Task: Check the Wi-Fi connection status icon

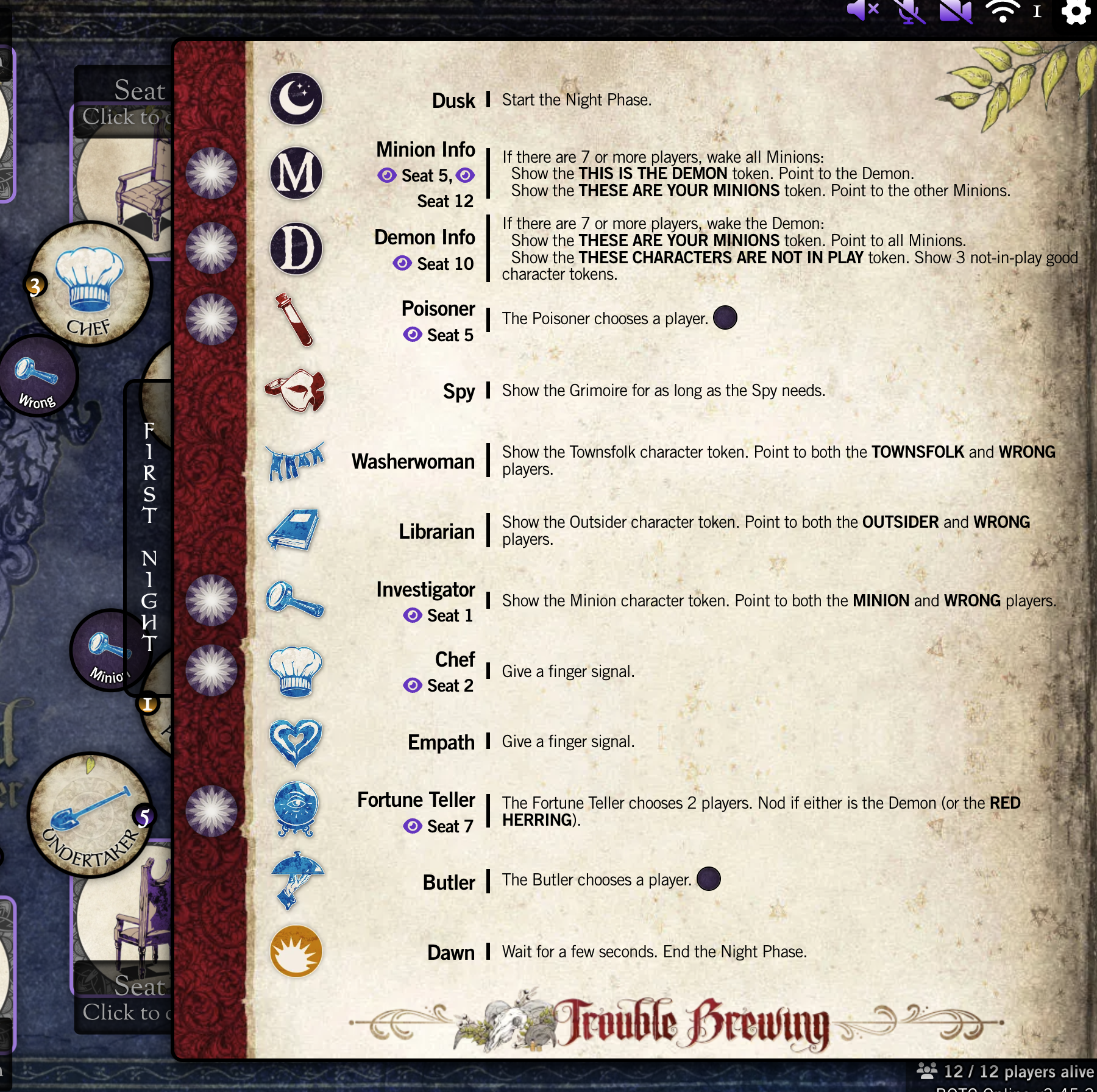Action: (1003, 12)
